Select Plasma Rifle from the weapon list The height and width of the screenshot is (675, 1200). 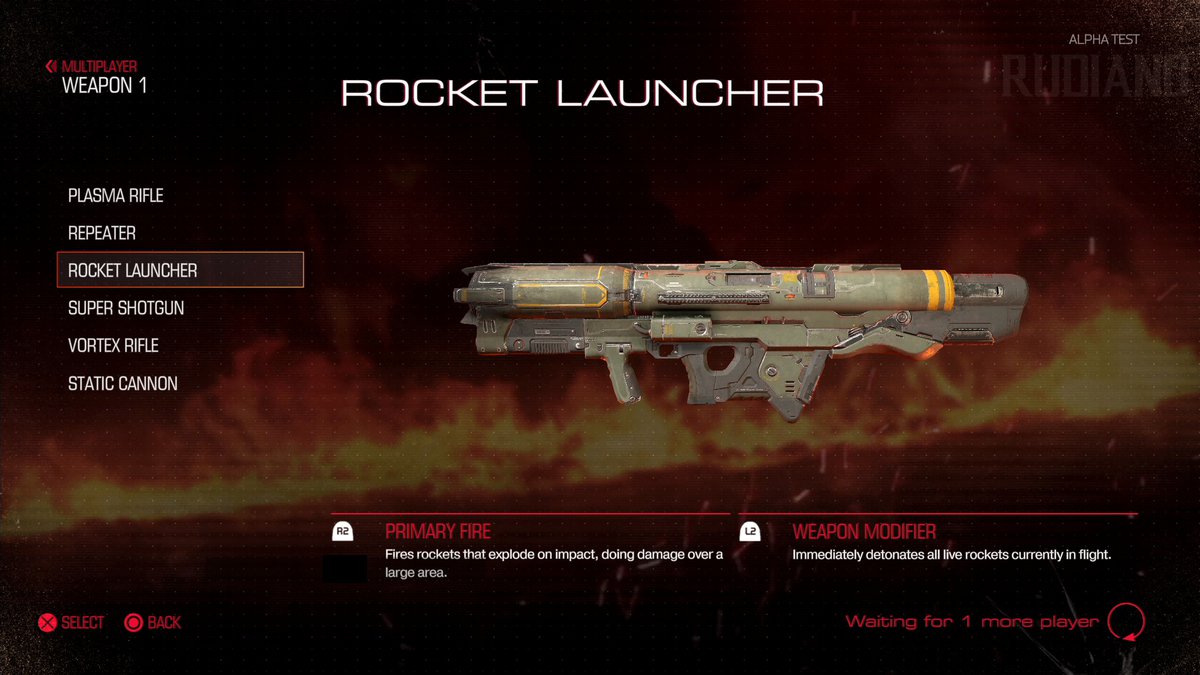115,195
